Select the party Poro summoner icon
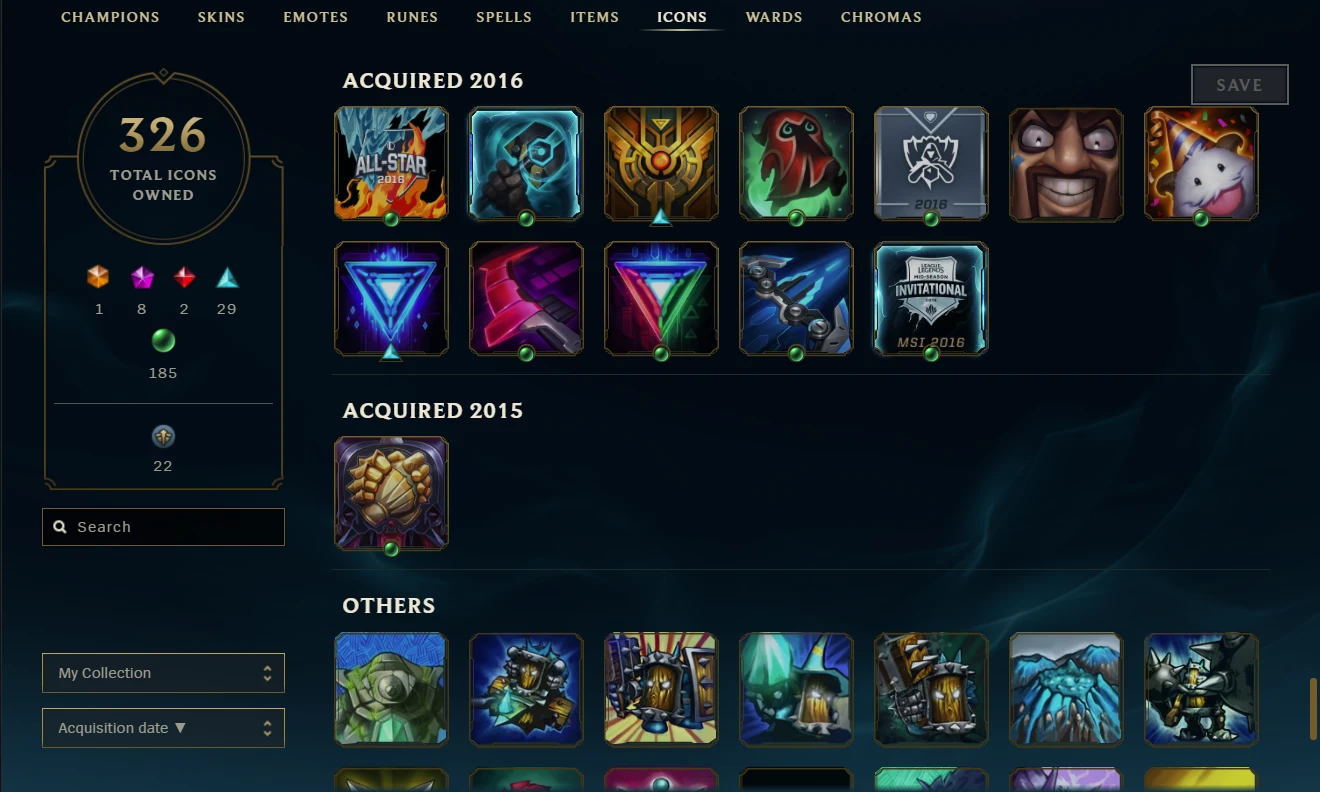This screenshot has width=1320, height=792. tap(1201, 163)
